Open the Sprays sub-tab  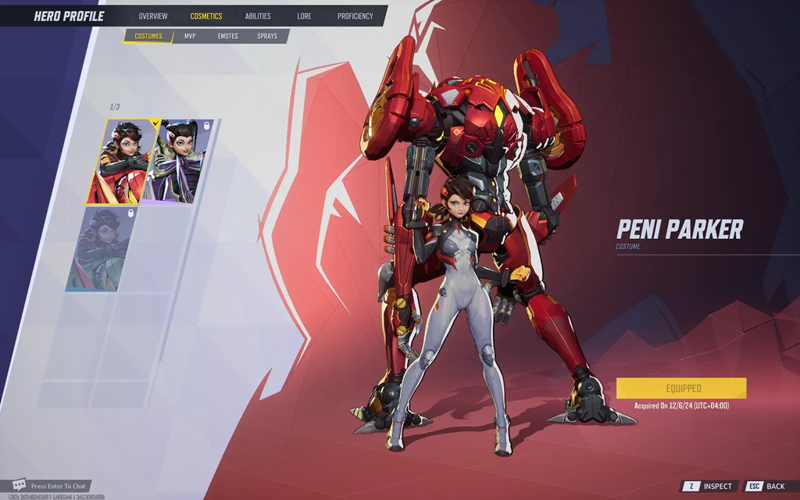[267, 36]
